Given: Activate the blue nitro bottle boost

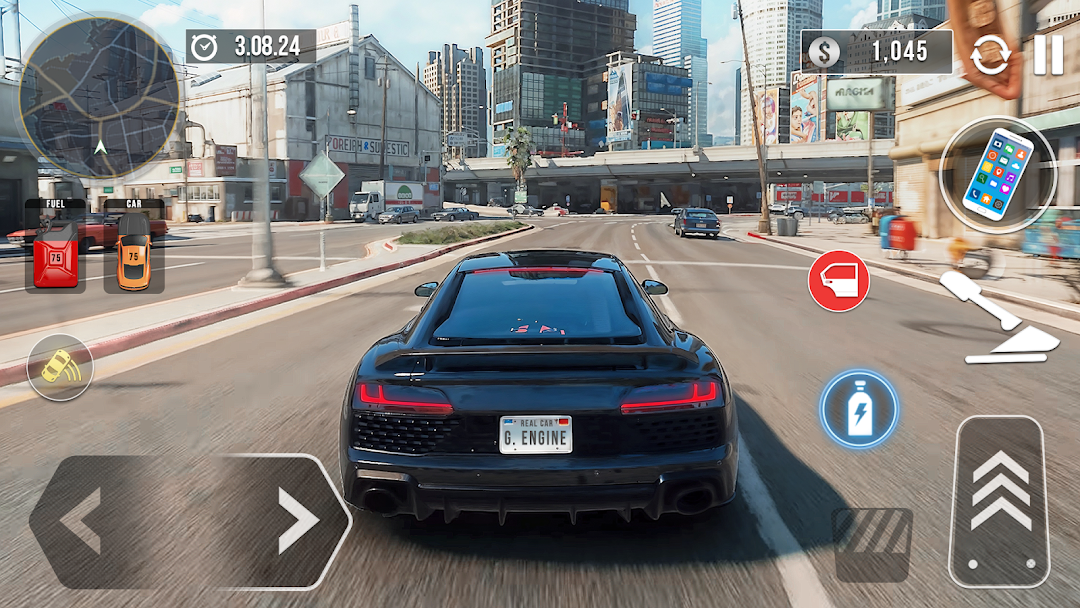Looking at the screenshot, I should [x=859, y=409].
